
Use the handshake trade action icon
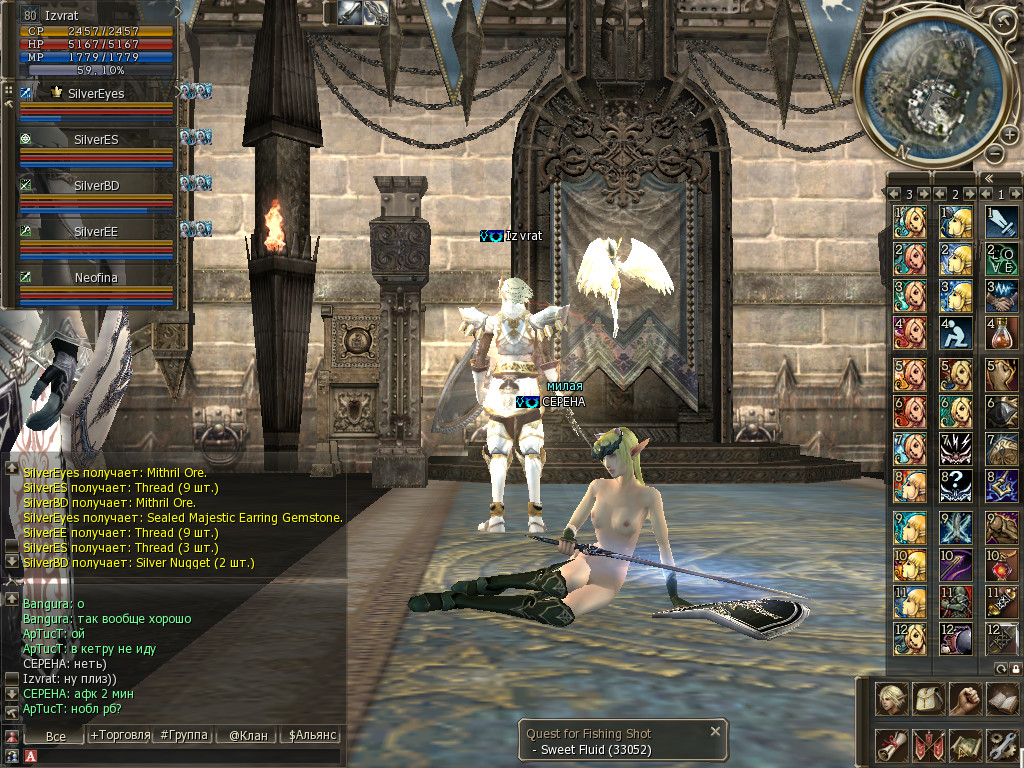pyautogui.click(x=1001, y=295)
